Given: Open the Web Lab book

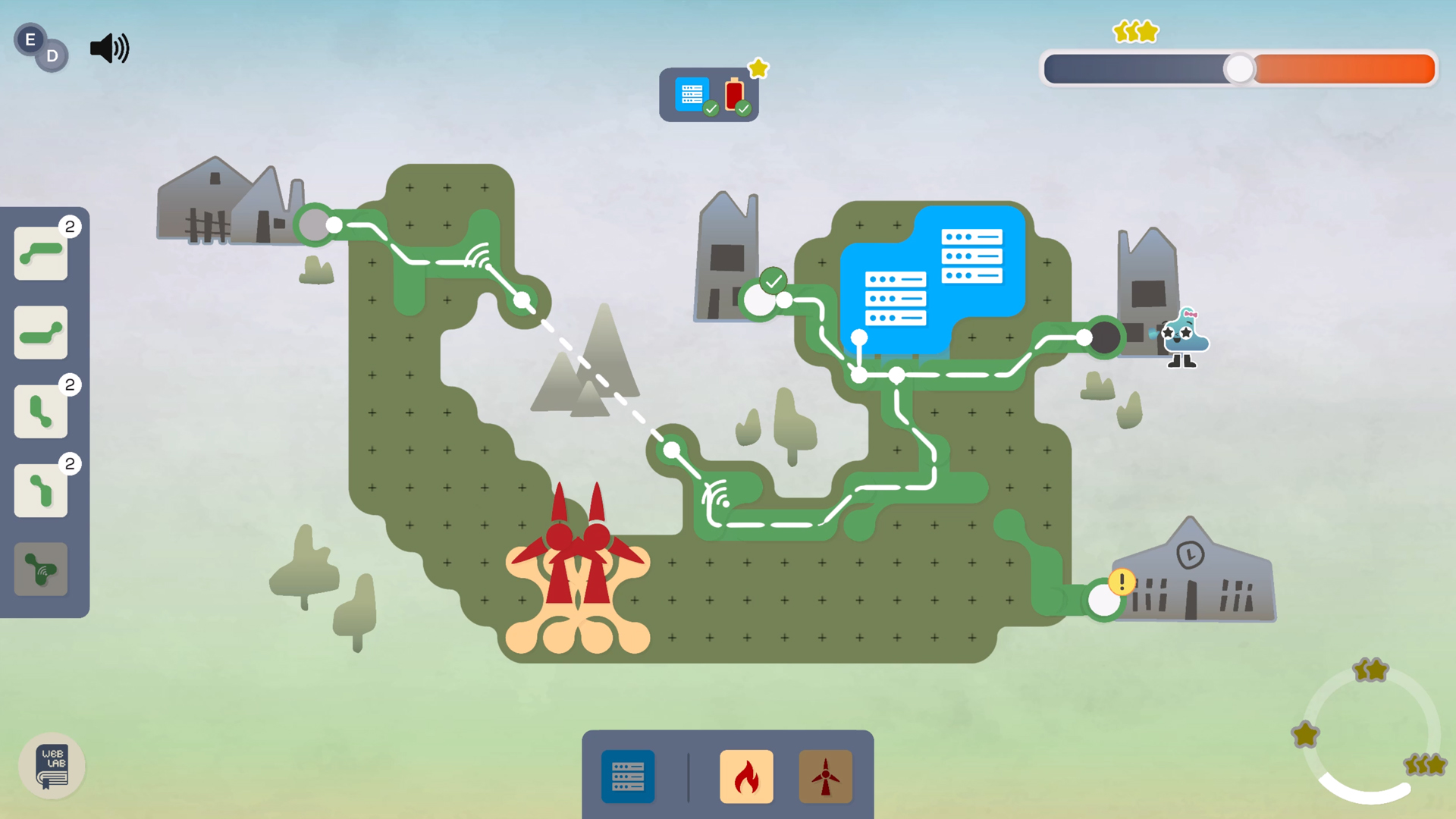Looking at the screenshot, I should point(52,766).
